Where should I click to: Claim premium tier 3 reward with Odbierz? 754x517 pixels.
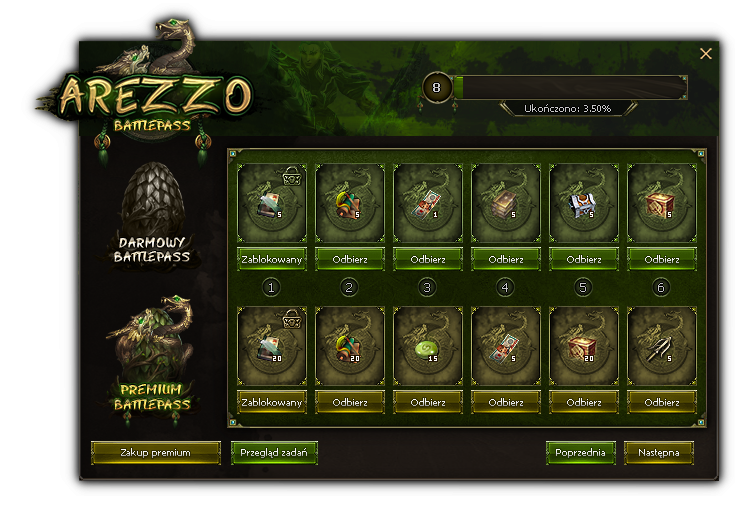click(427, 402)
